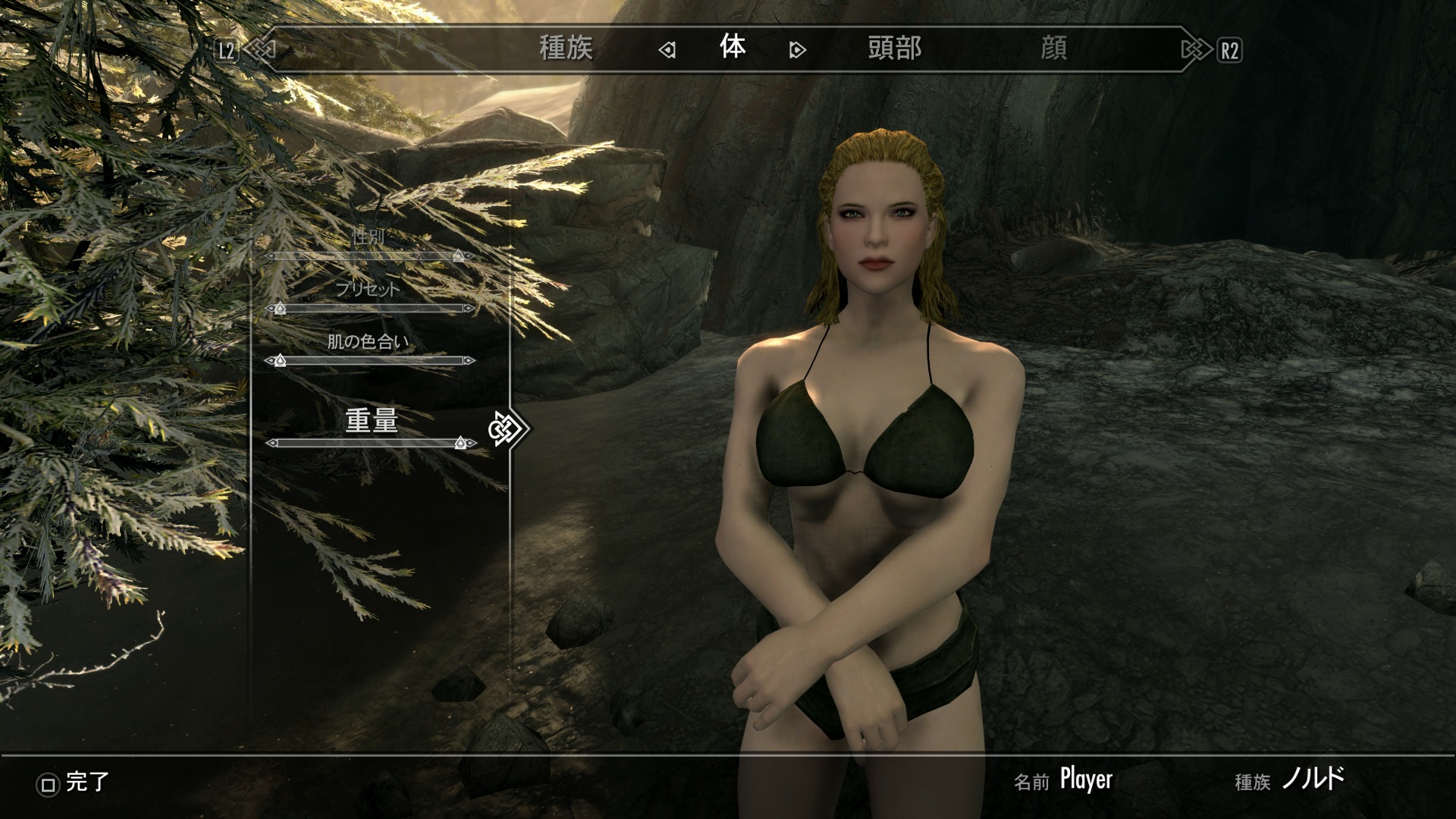1456x819 pixels.
Task: Click the right arrow beside 体
Action: (797, 51)
